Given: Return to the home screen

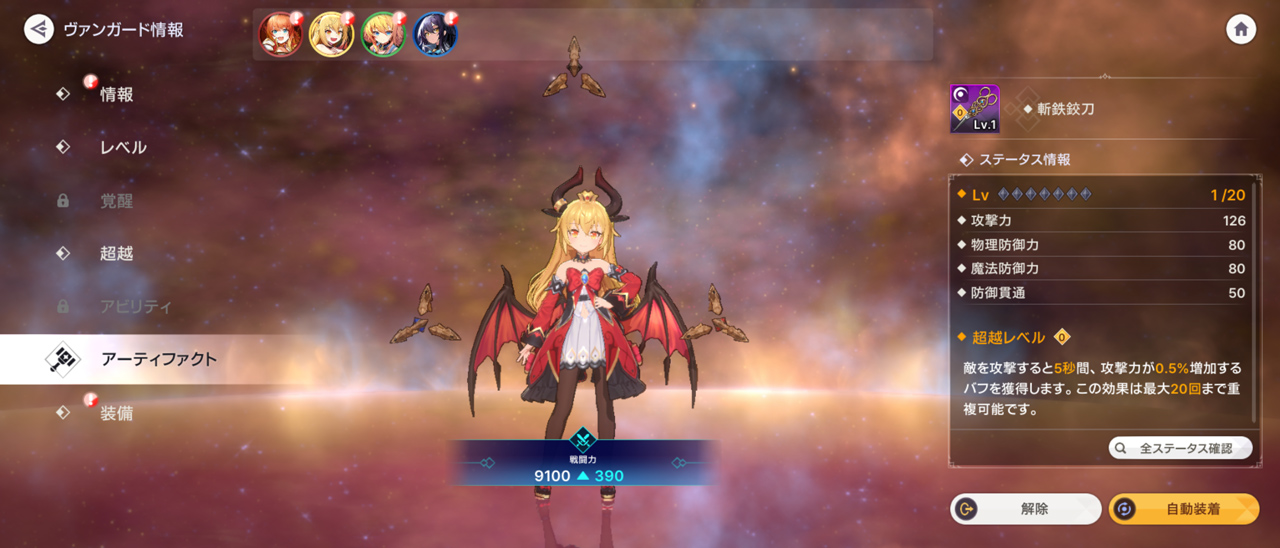Looking at the screenshot, I should 1241,29.
